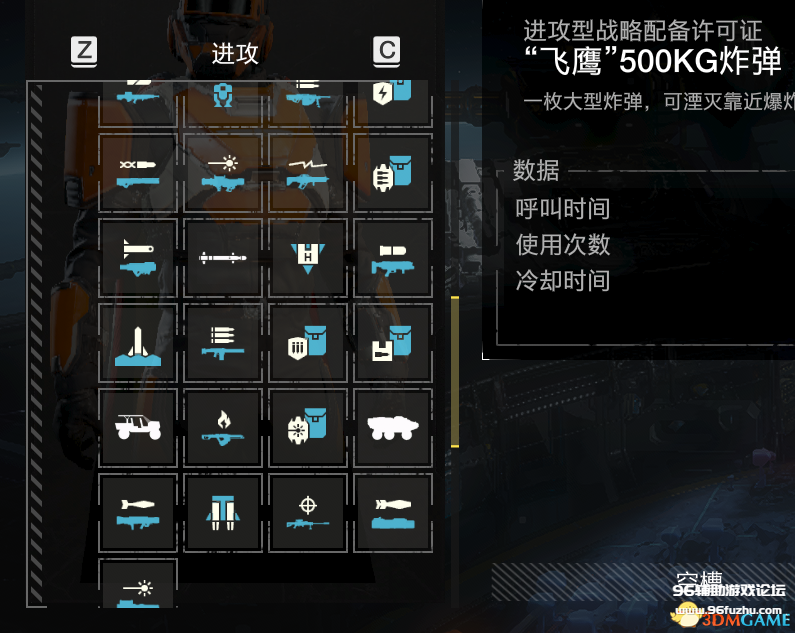This screenshot has height=633, width=795.
Task: Choose the backpack with starburst shield stratagem
Action: pyautogui.click(x=307, y=427)
